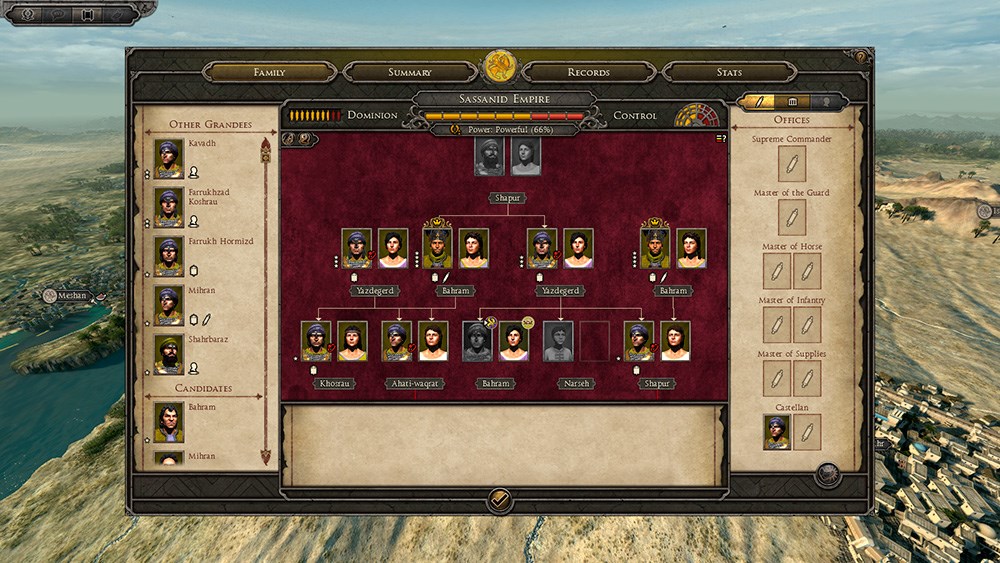The image size is (1000, 563).
Task: Open the Summary tab
Action: point(410,72)
